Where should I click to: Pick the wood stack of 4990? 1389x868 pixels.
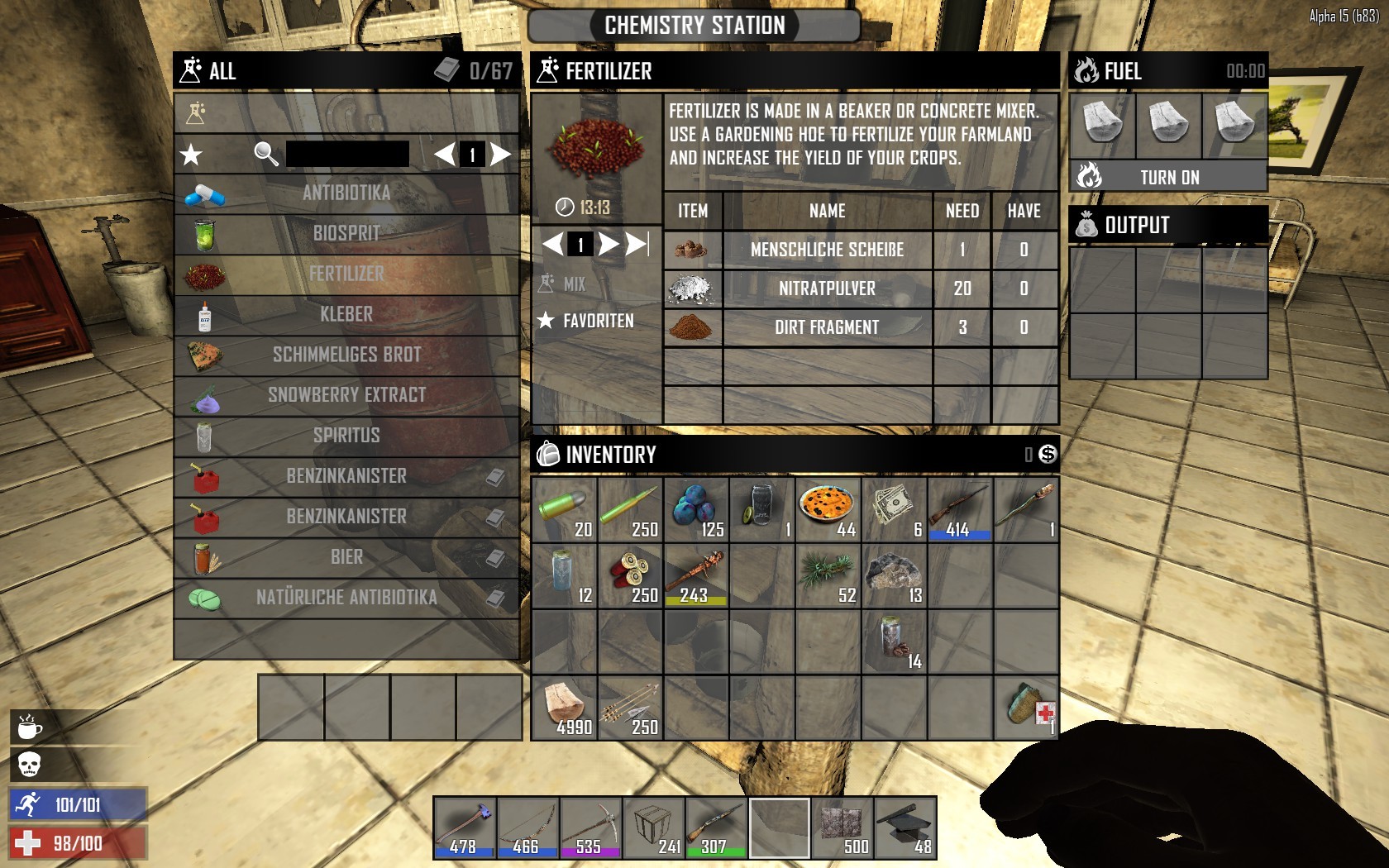click(x=564, y=708)
